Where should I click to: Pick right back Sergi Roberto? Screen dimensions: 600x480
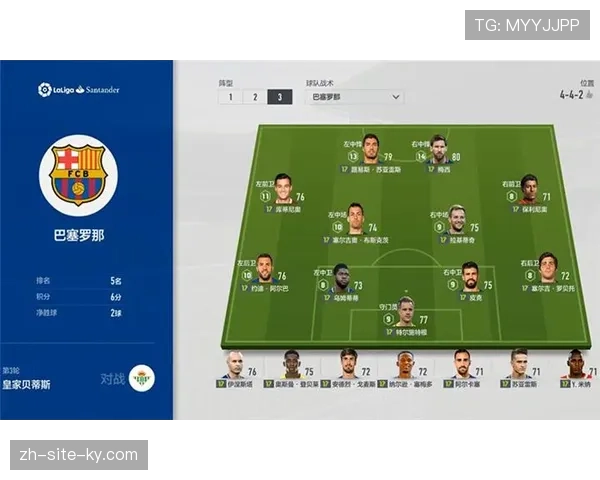point(548,268)
